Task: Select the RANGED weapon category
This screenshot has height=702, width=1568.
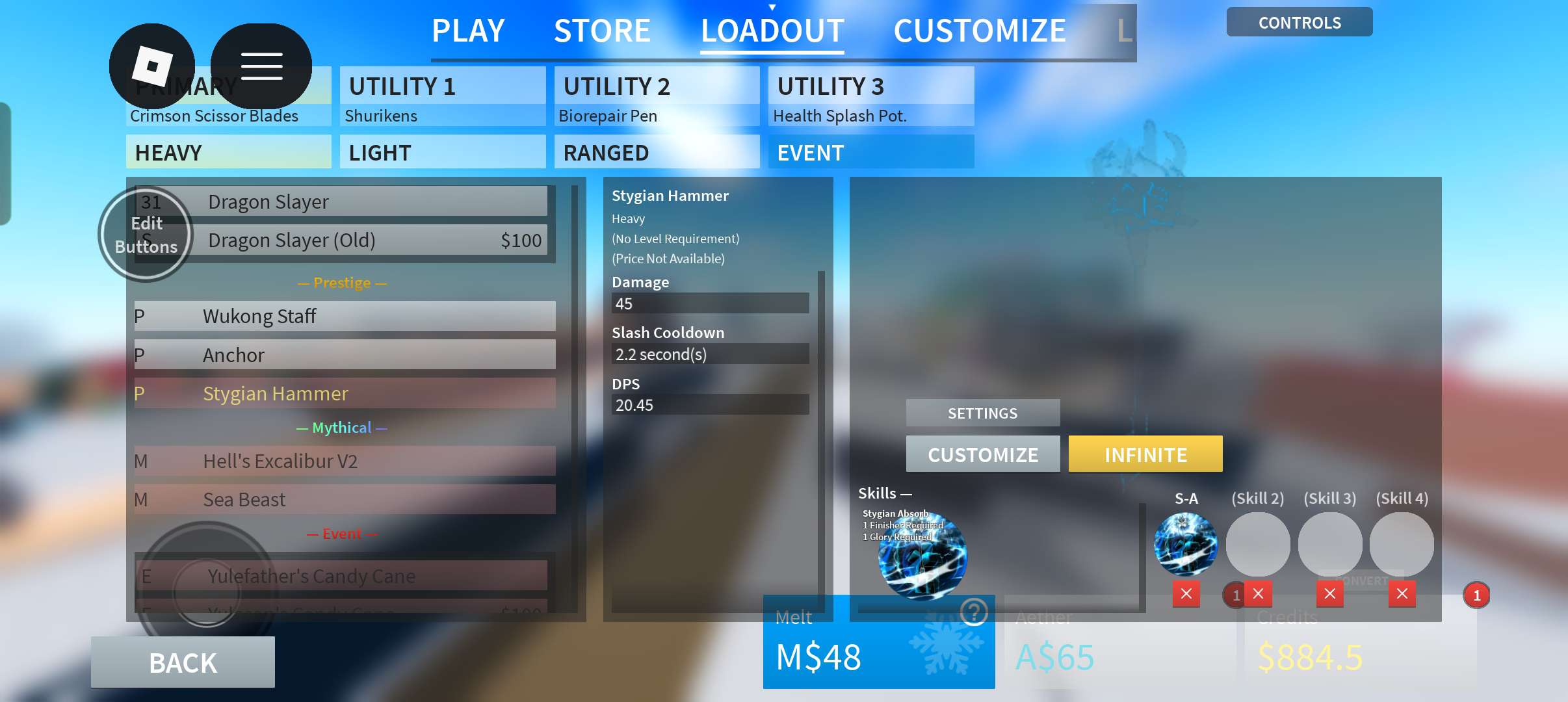Action: 656,152
